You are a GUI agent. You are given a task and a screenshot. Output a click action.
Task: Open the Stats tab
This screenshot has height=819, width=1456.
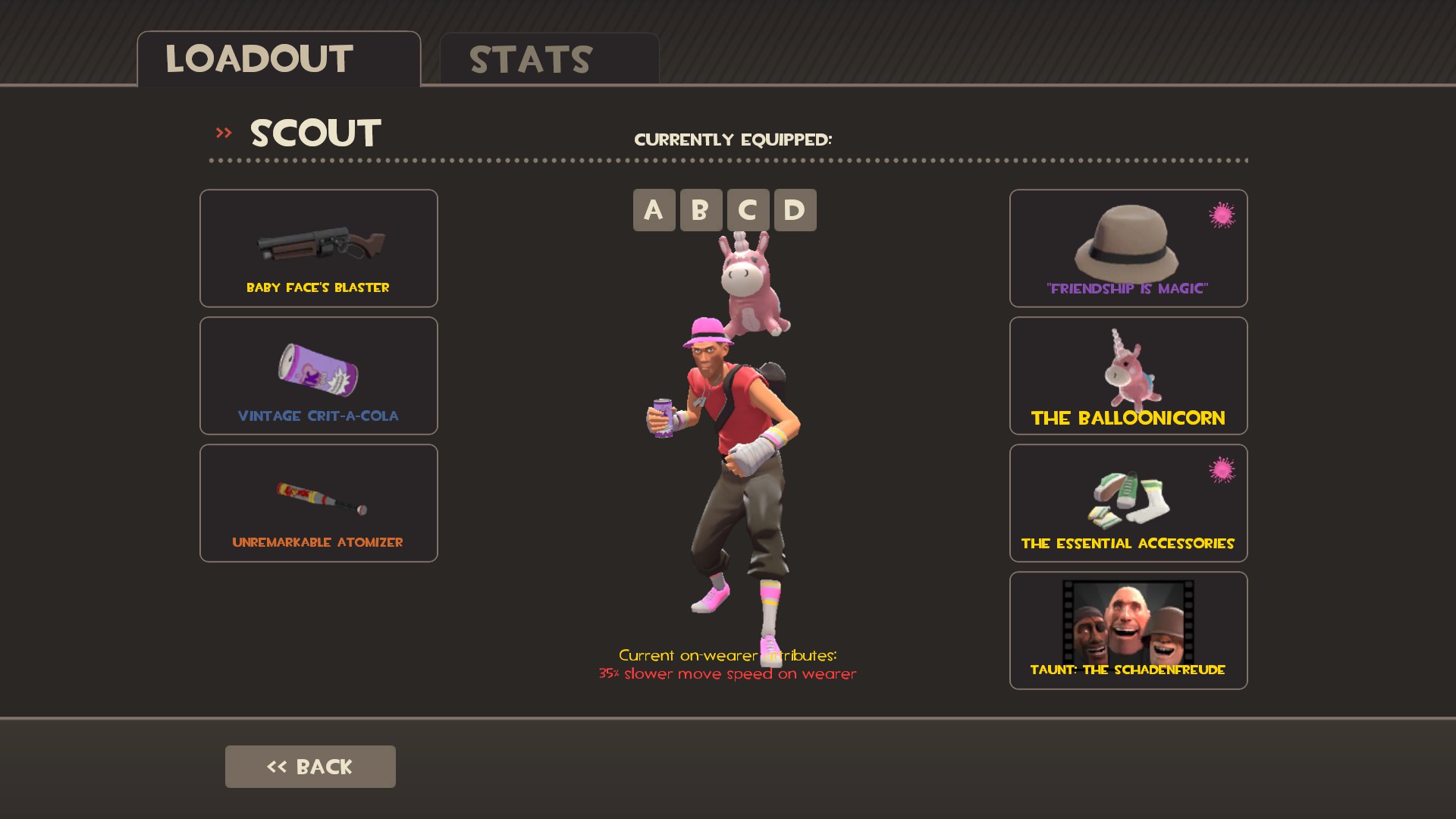(549, 59)
